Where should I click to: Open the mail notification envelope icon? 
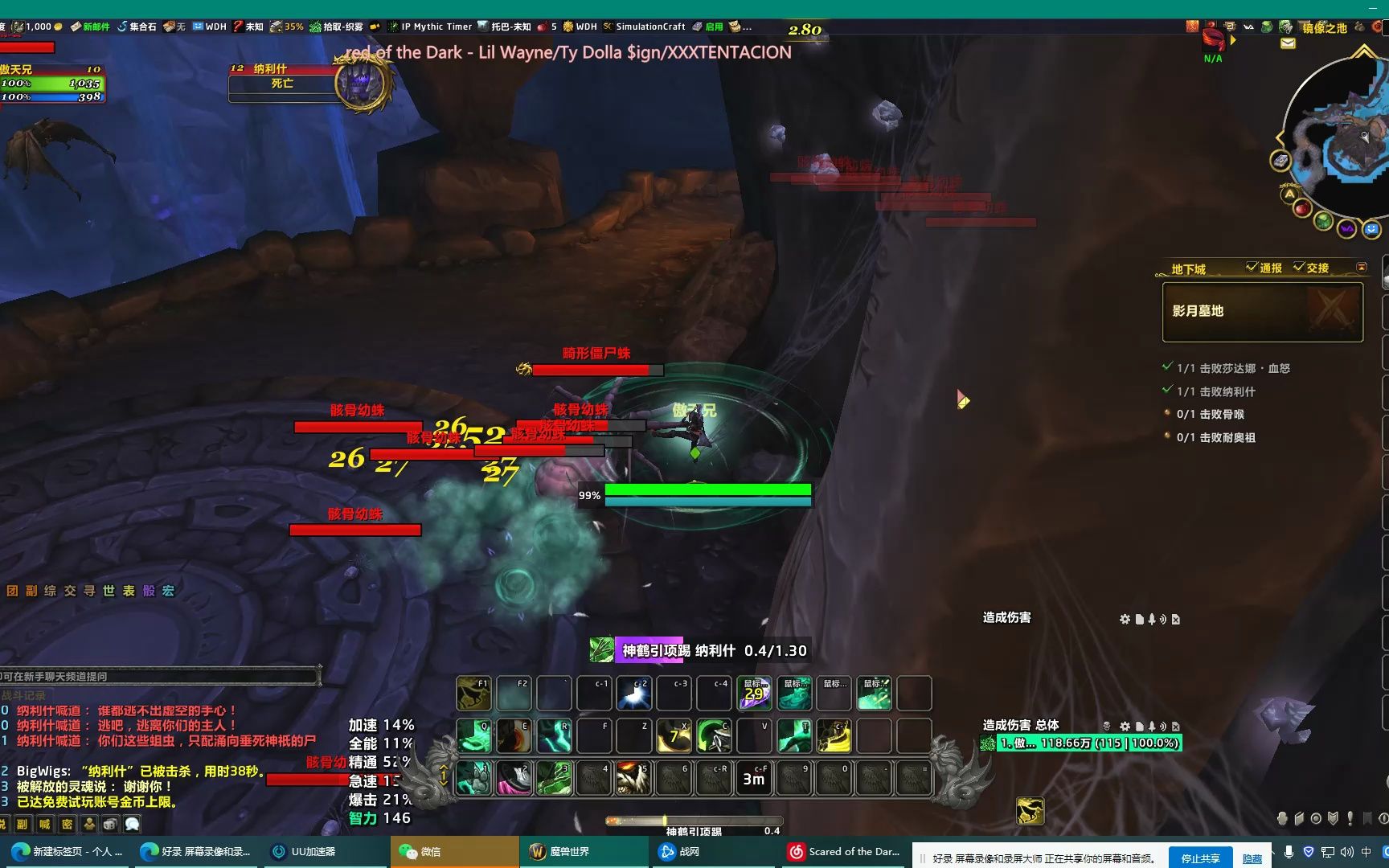click(1288, 43)
